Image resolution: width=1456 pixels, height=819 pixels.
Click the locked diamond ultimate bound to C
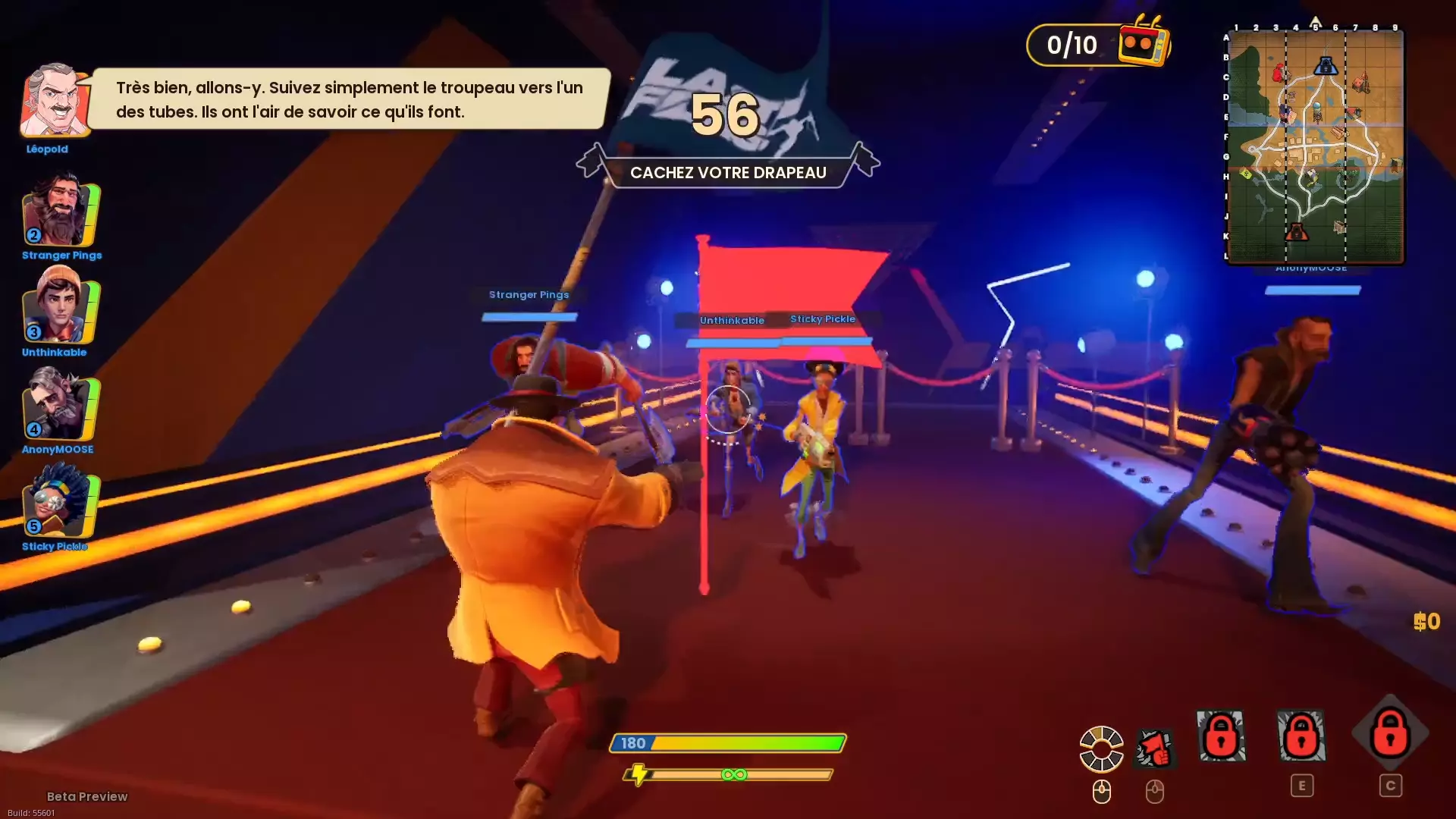click(1392, 736)
